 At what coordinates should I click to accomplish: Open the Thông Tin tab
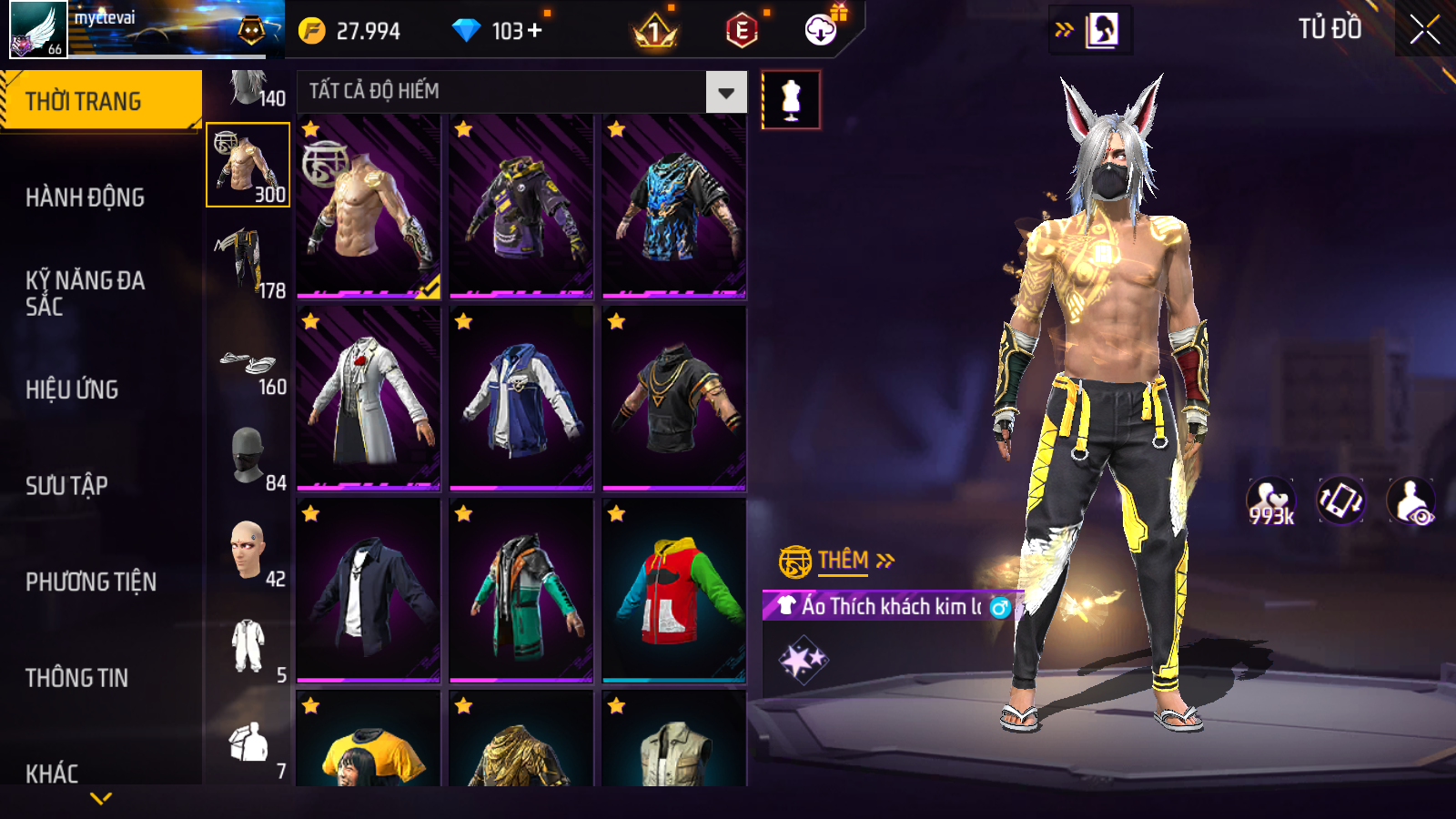click(x=76, y=678)
